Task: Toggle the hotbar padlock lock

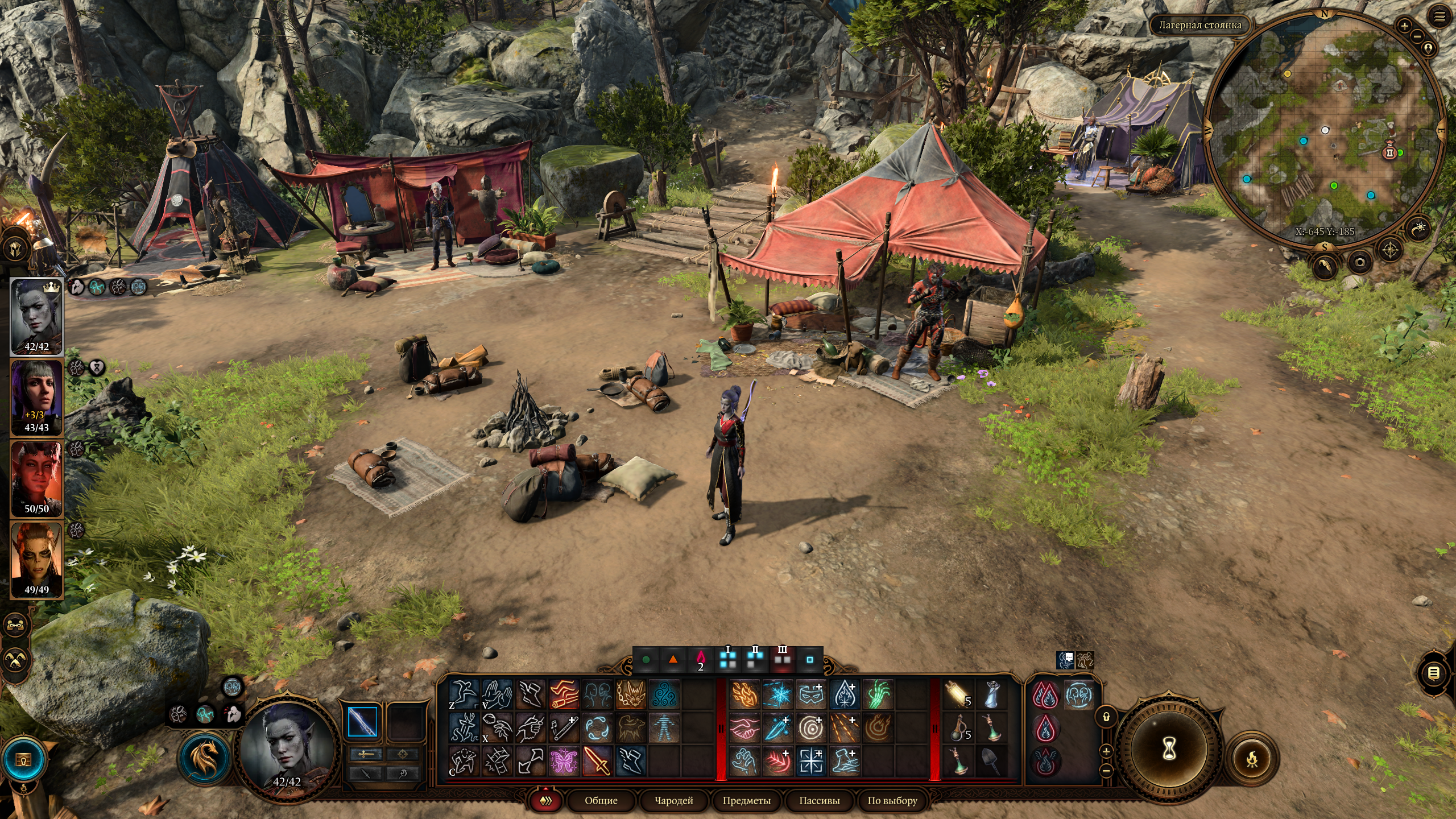Action: click(1106, 717)
